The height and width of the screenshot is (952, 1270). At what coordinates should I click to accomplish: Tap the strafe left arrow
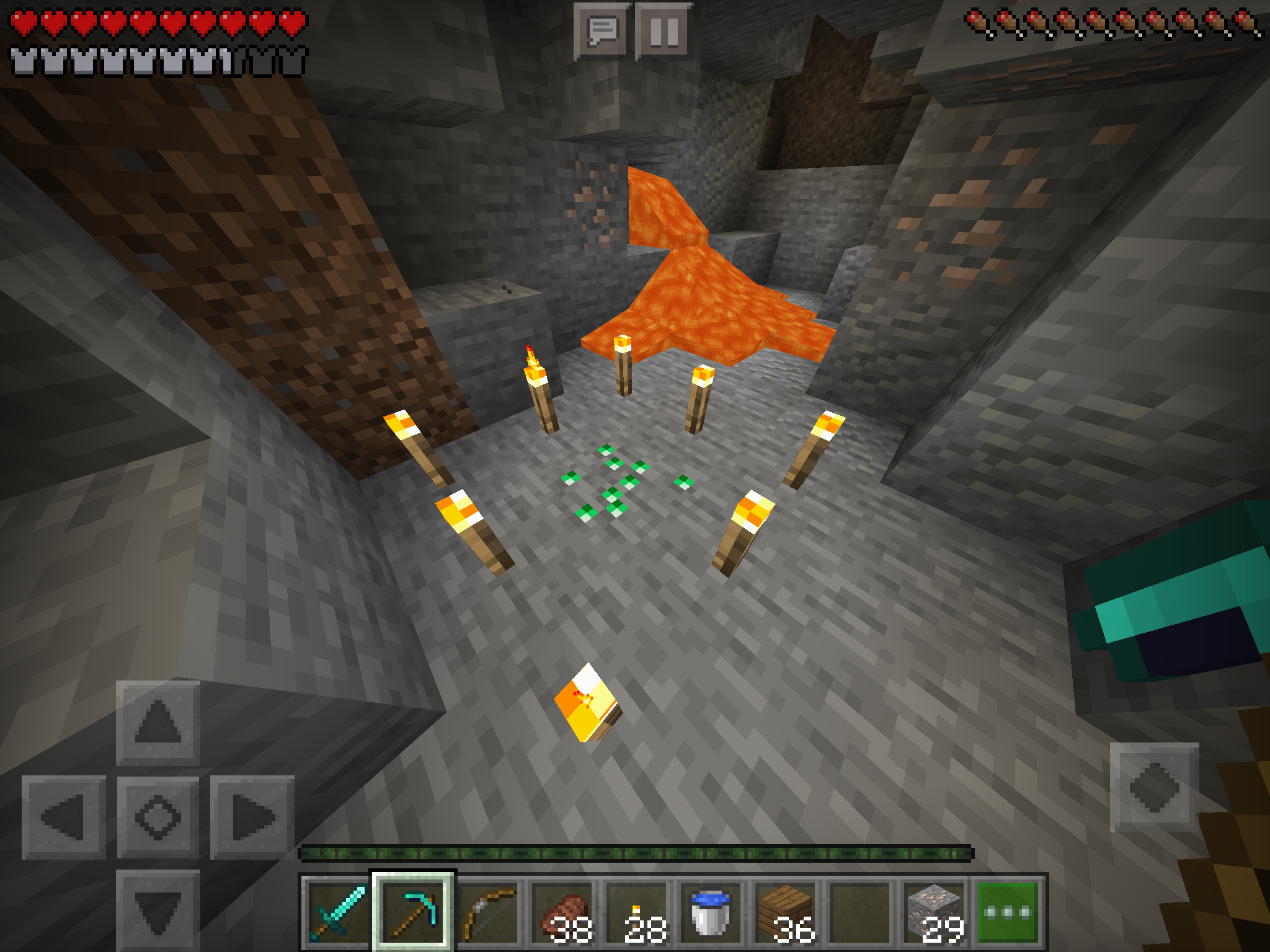point(64,818)
